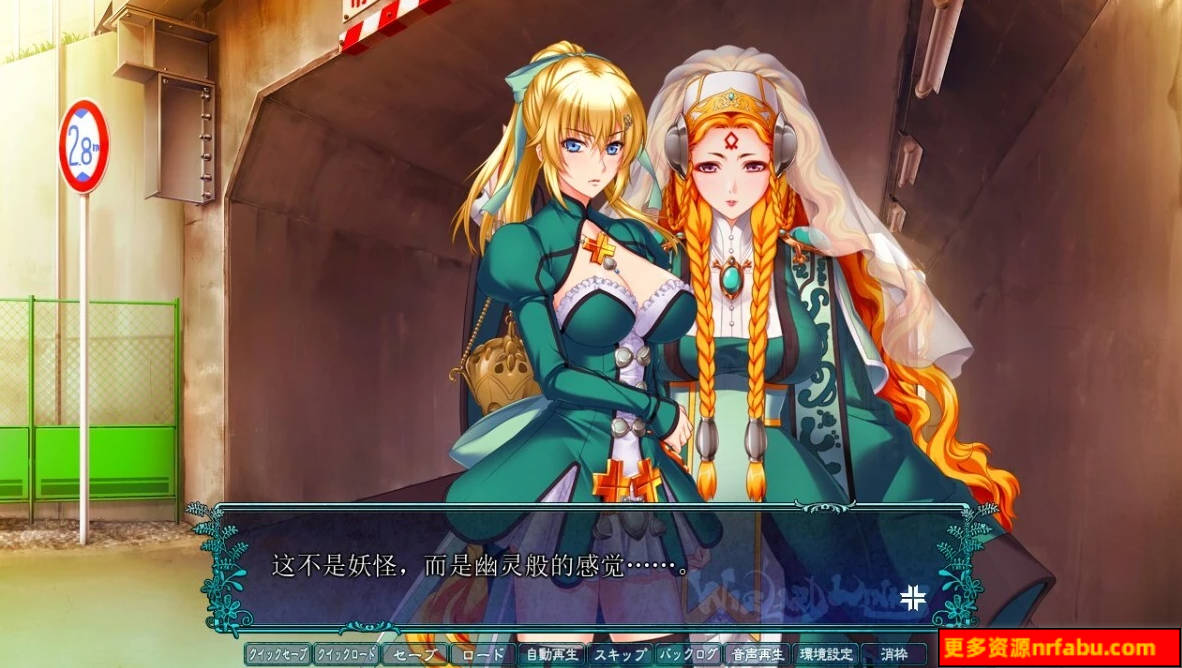Open the セーブ save menu

point(414,655)
